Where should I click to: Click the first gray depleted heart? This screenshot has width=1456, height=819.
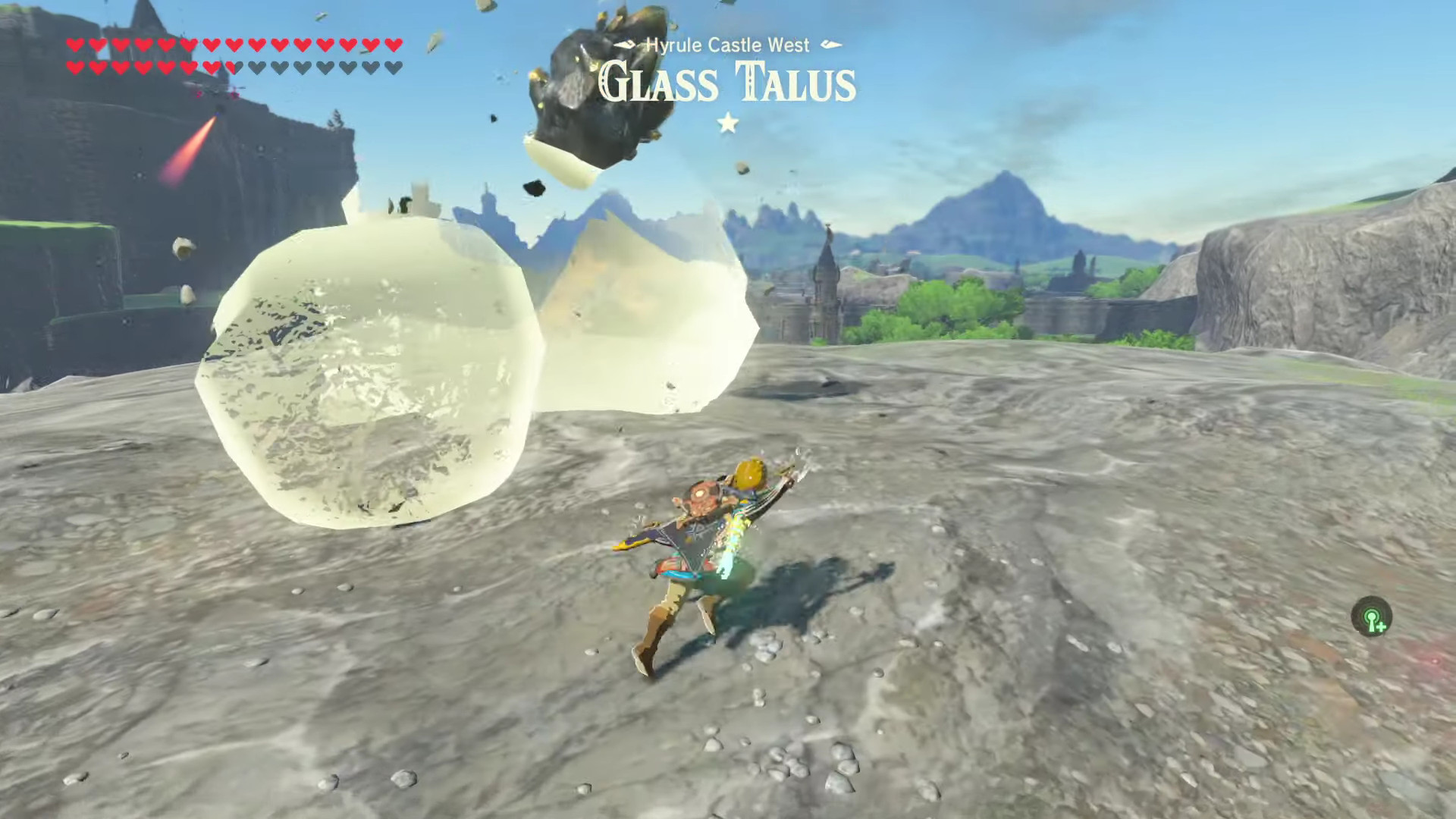[x=258, y=67]
